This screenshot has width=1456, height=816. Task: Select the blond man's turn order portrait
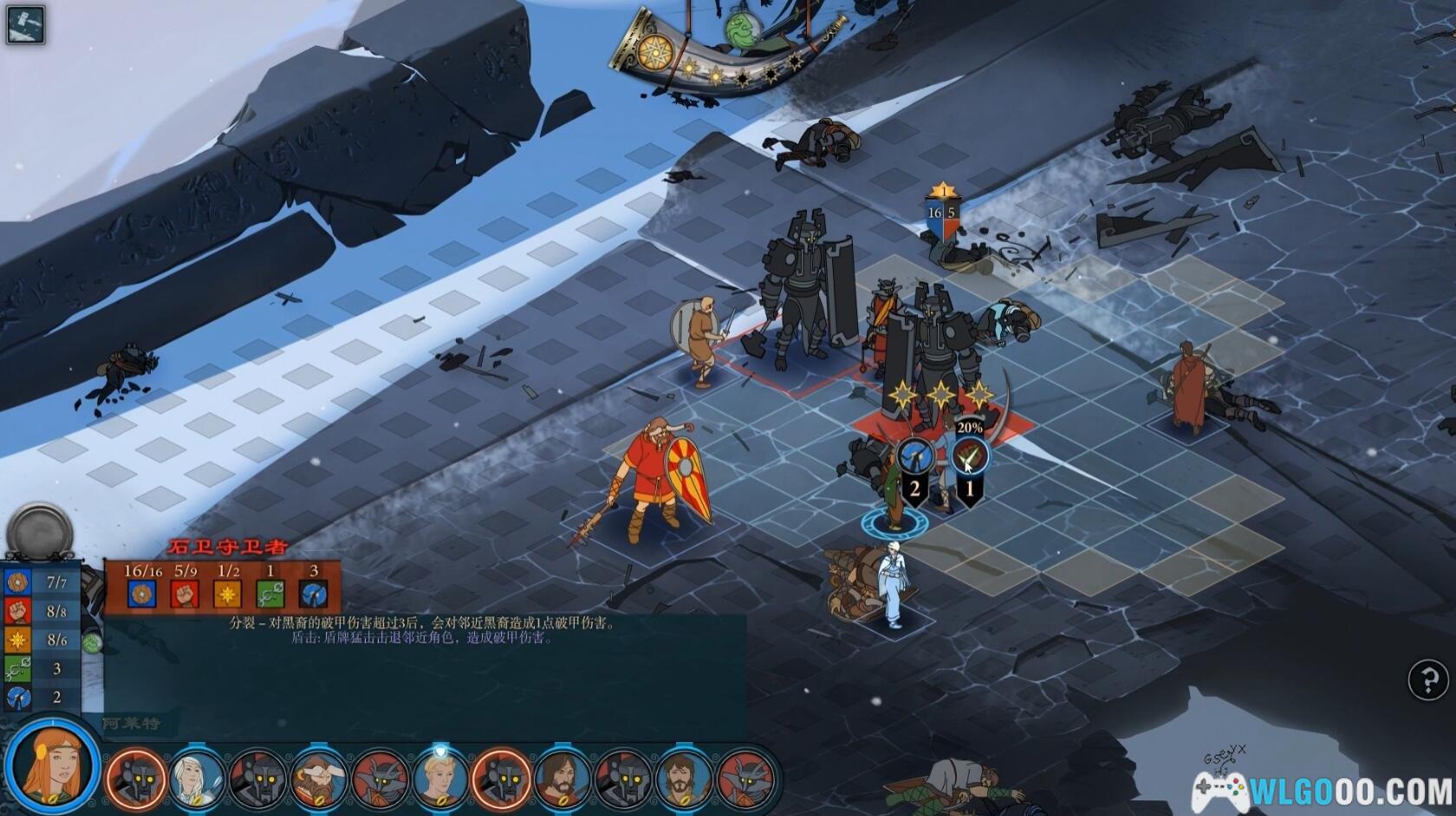click(439, 777)
